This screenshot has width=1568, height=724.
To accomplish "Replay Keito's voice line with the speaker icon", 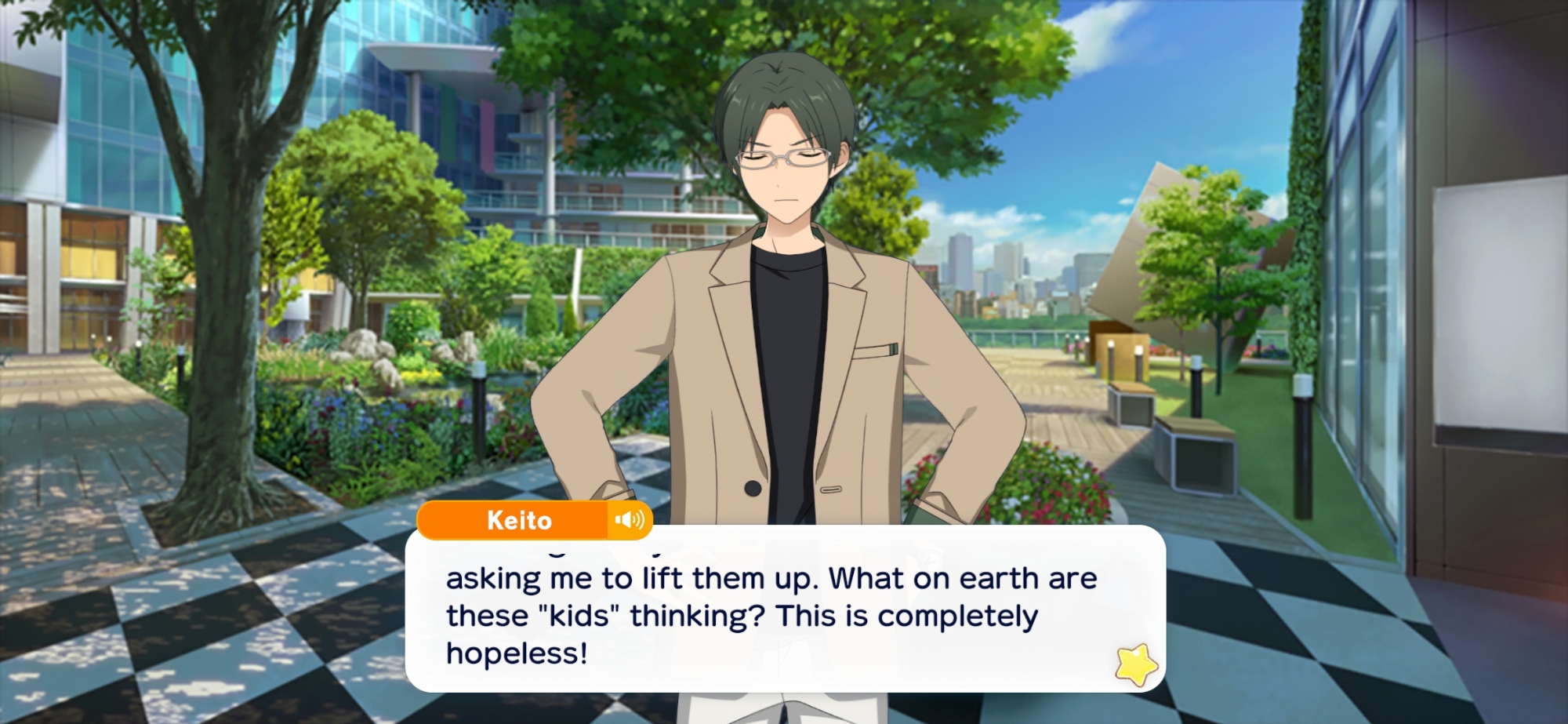I will [630, 520].
